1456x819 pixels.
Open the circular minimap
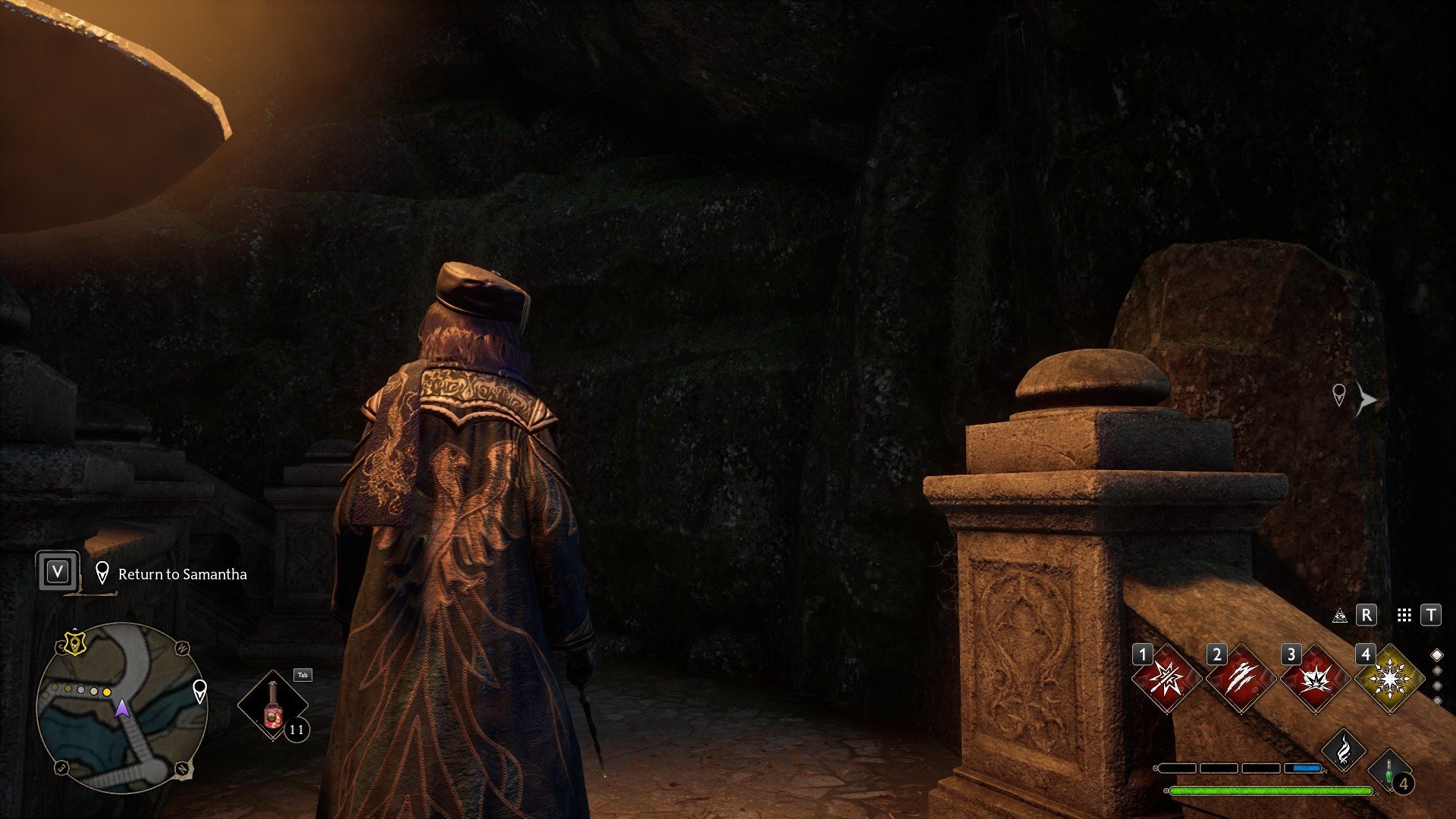point(121,708)
